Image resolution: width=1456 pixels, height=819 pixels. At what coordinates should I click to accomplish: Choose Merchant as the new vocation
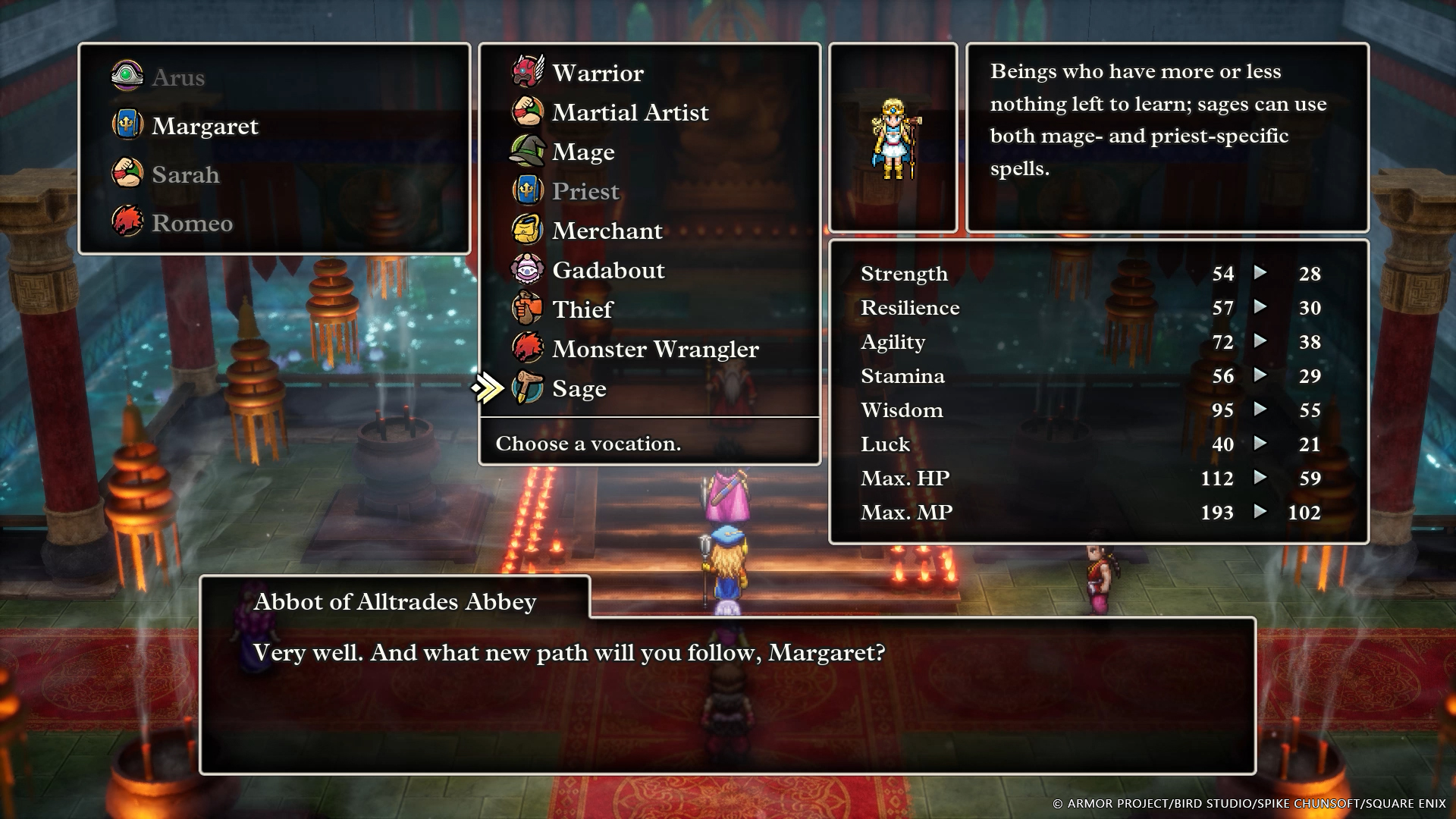607,231
